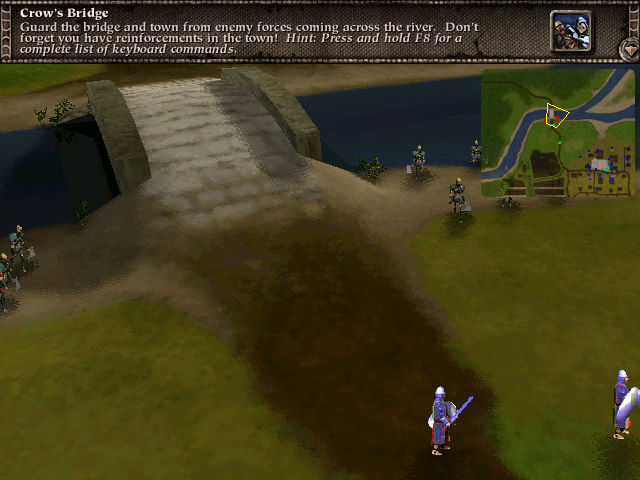Select the knight with the blue sword
Image resolution: width=640 pixels, height=480 pixels.
440,420
